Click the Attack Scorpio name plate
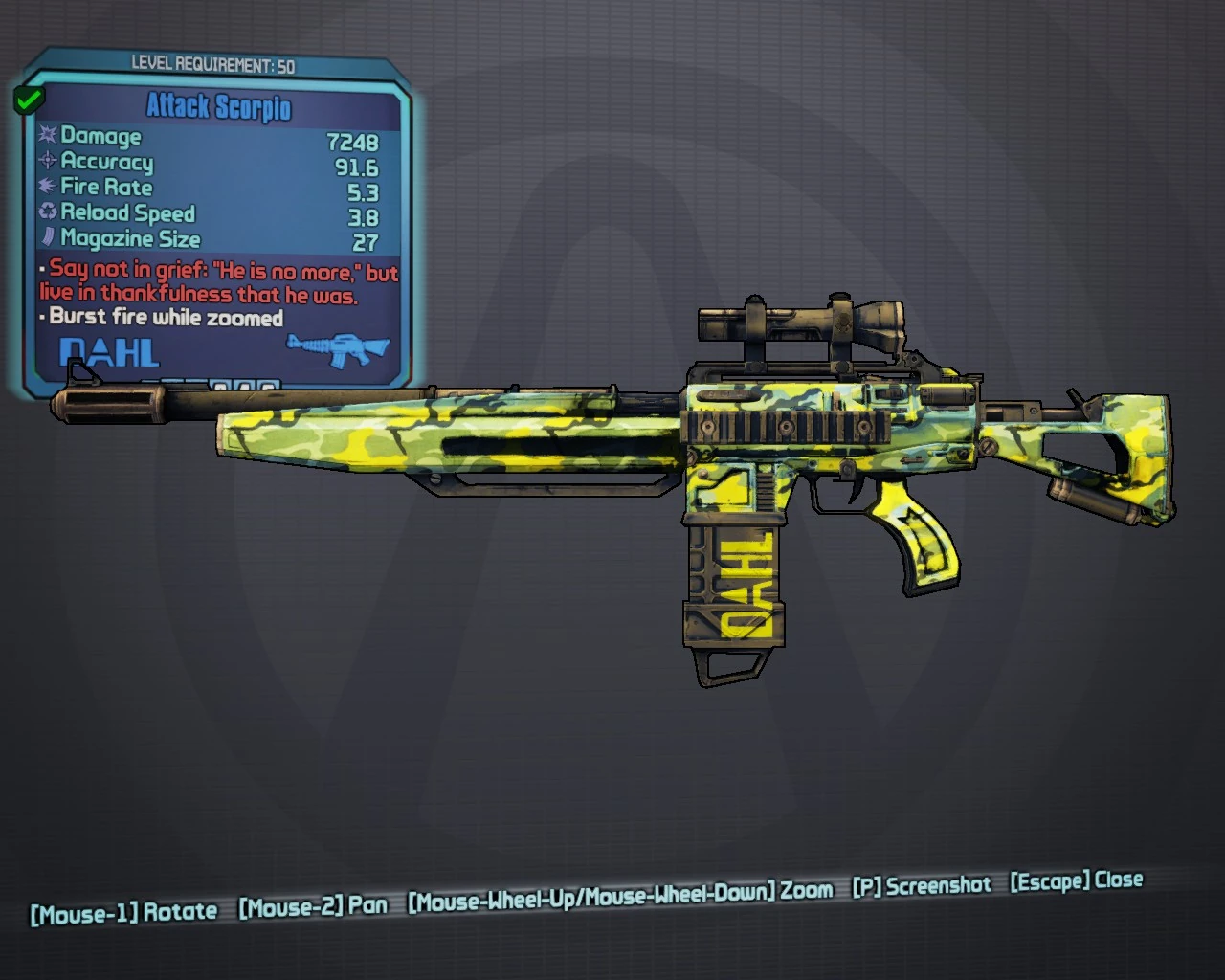This screenshot has width=1225, height=980. click(x=218, y=108)
